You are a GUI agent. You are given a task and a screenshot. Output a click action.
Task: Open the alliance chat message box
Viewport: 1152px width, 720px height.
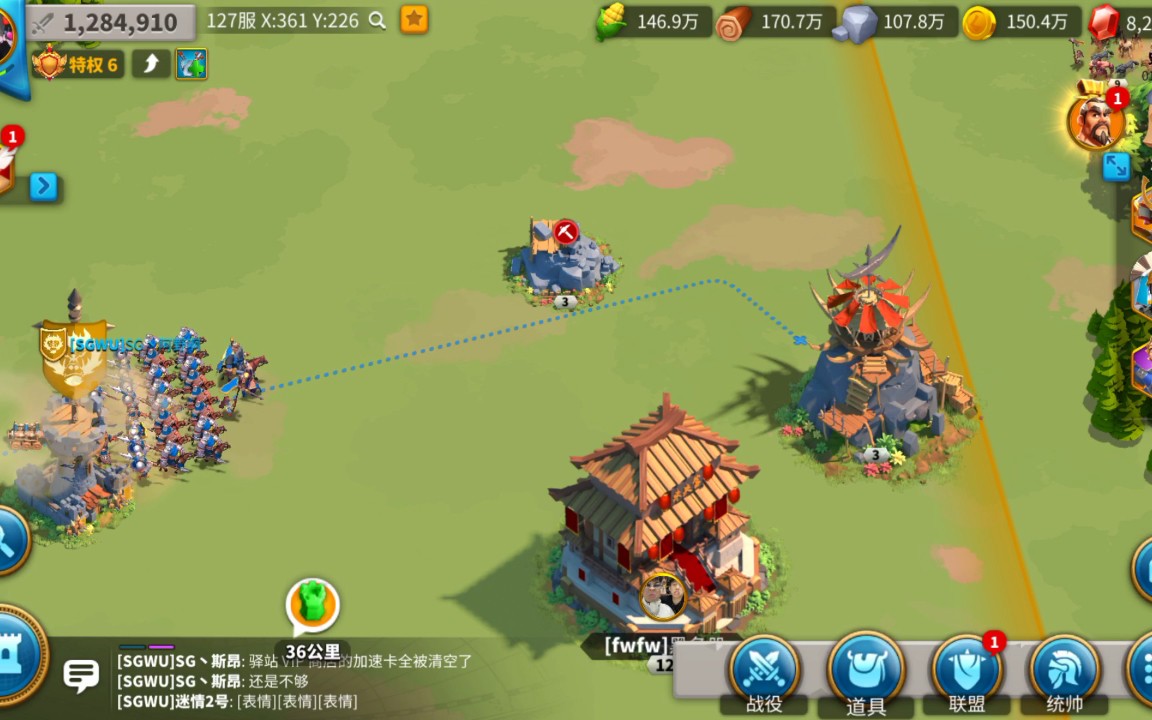point(300,681)
